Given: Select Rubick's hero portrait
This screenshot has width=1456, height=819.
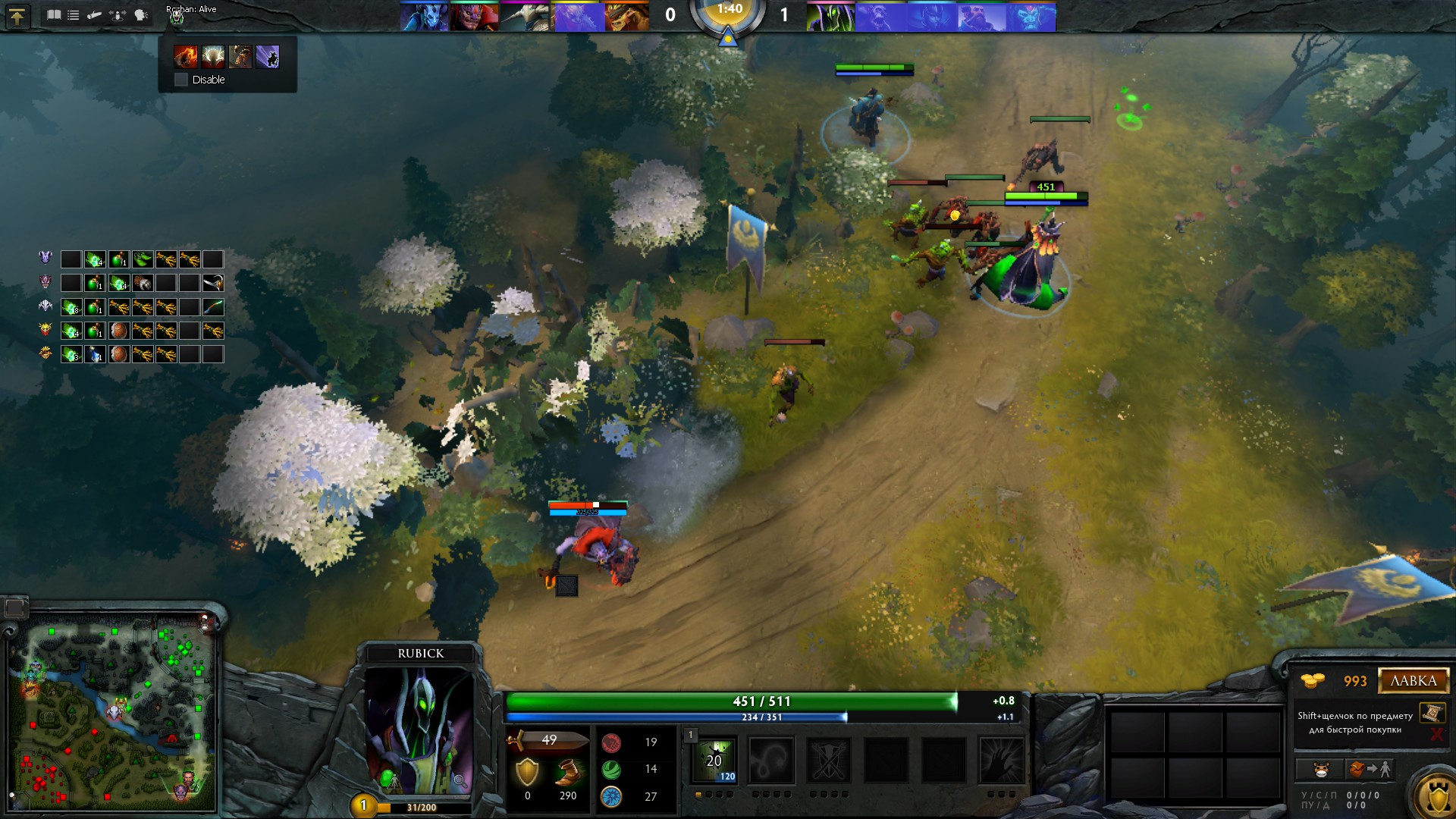Looking at the screenshot, I should pyautogui.click(x=420, y=730).
